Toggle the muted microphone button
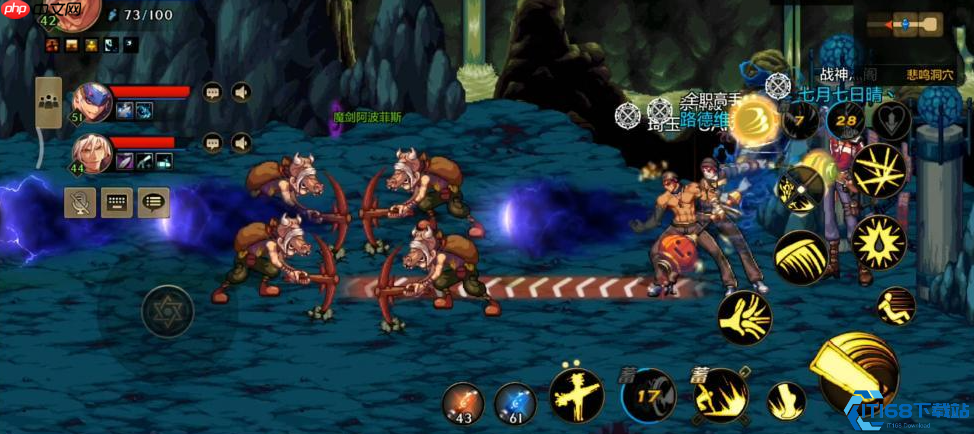Screen dimensions: 974x434 click(80, 203)
